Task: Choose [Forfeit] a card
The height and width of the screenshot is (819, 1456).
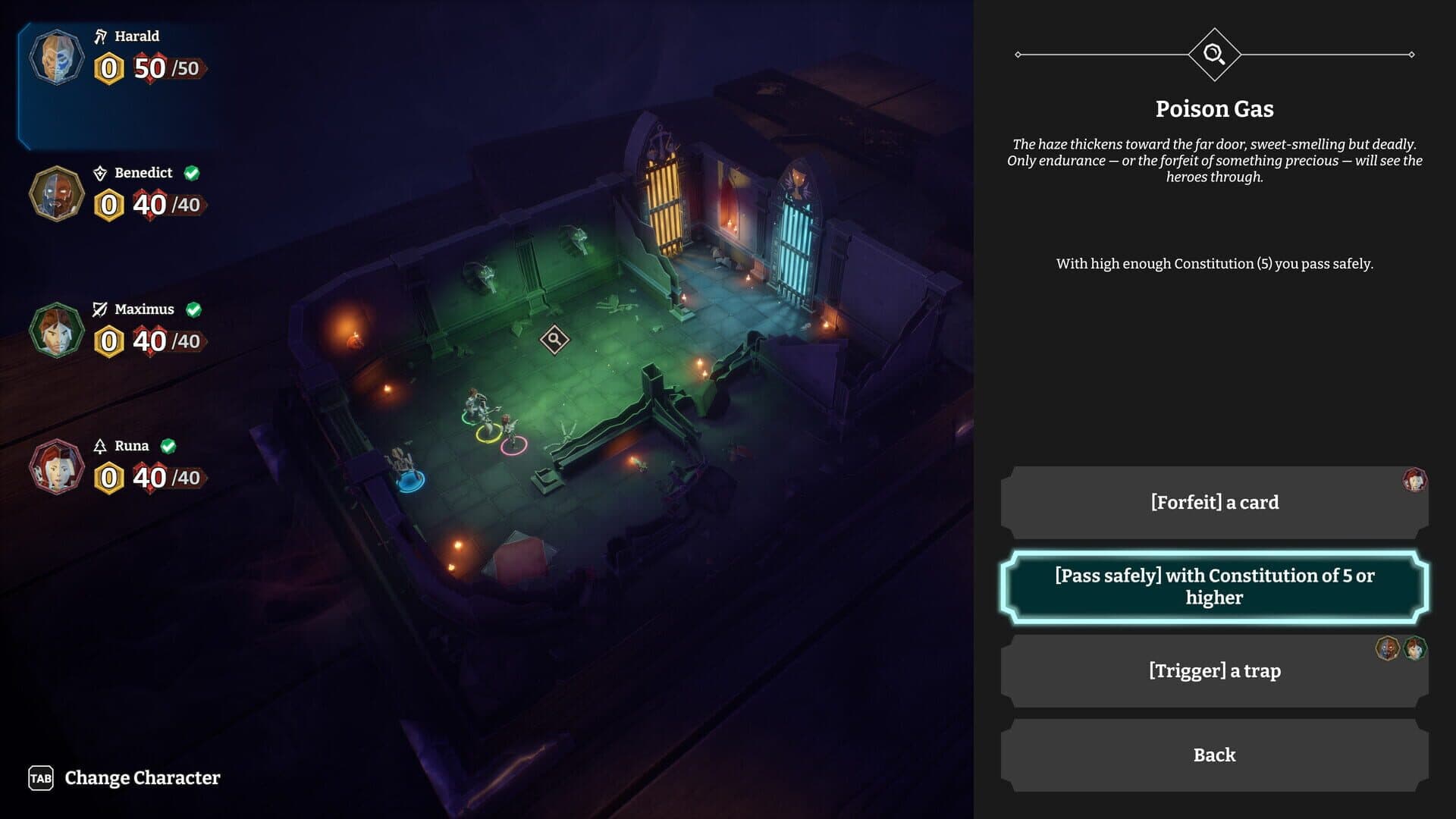Action: coord(1214,501)
